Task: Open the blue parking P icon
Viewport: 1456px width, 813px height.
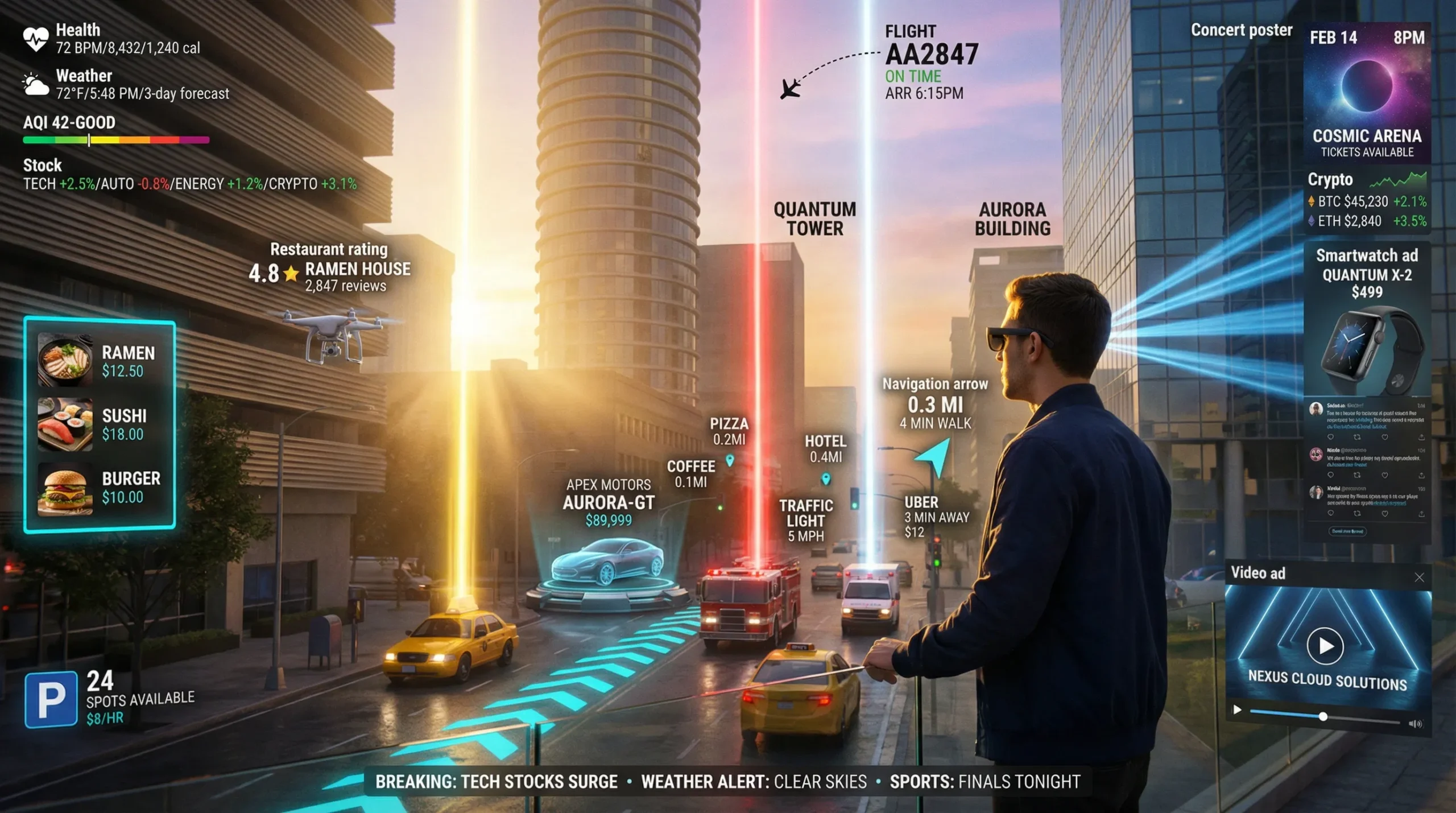Action: click(x=51, y=699)
